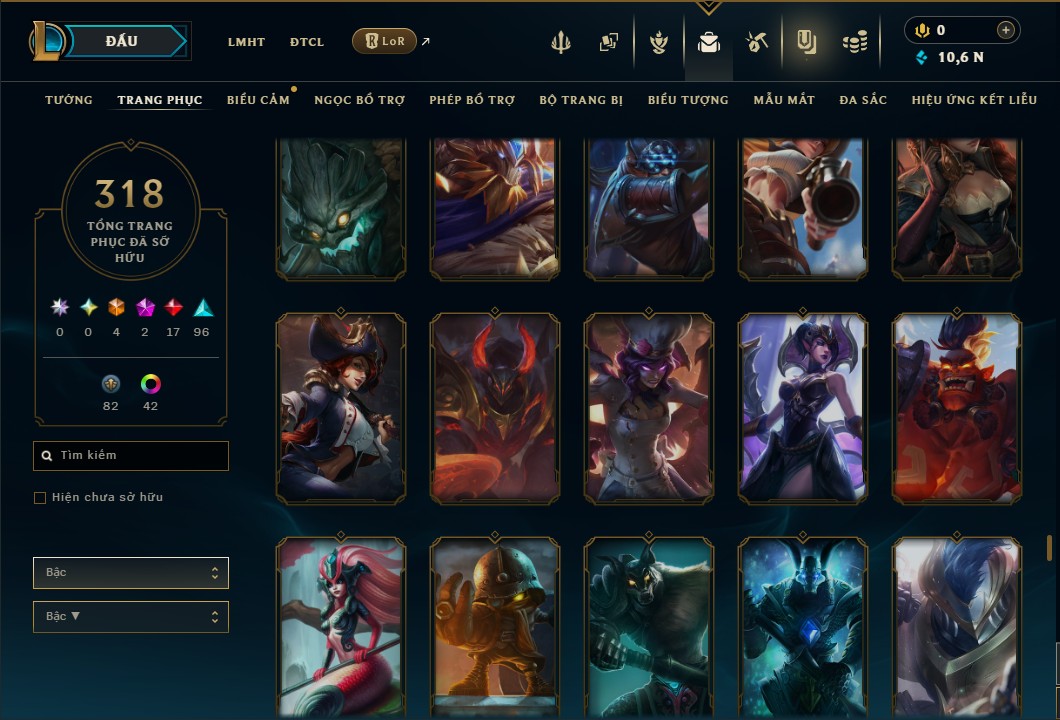Image resolution: width=1060 pixels, height=720 pixels.
Task: Open the BIỂU CẢM tab
Action: pos(258,100)
